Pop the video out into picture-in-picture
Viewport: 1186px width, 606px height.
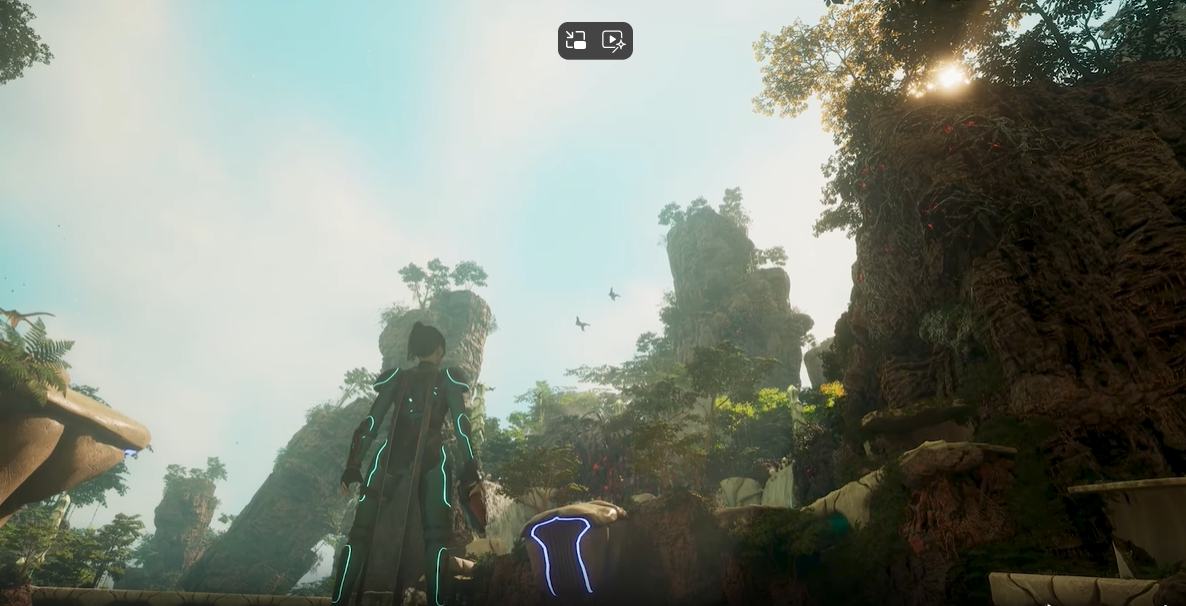pos(576,41)
